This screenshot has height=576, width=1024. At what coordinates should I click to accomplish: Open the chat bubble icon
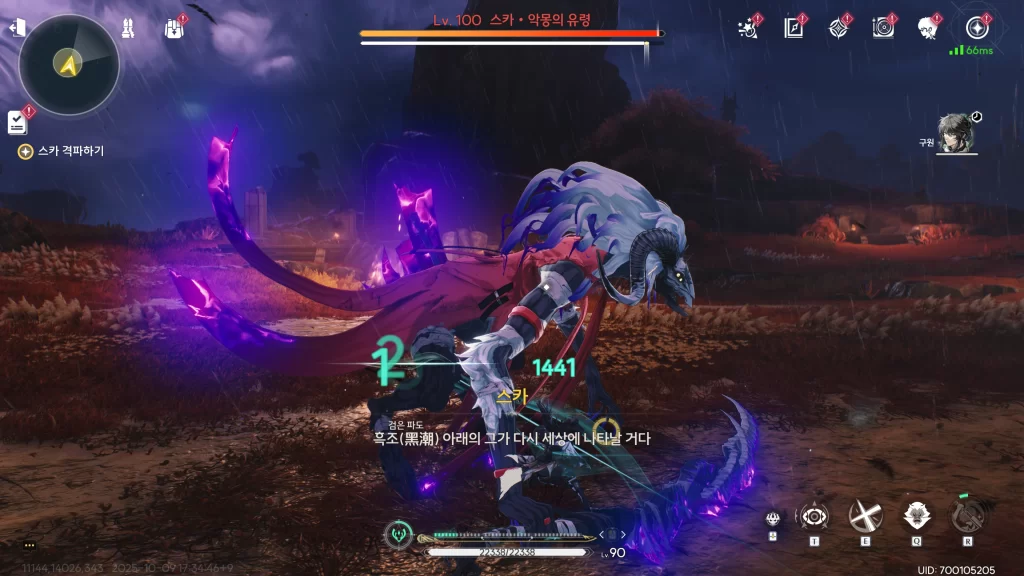[29, 545]
